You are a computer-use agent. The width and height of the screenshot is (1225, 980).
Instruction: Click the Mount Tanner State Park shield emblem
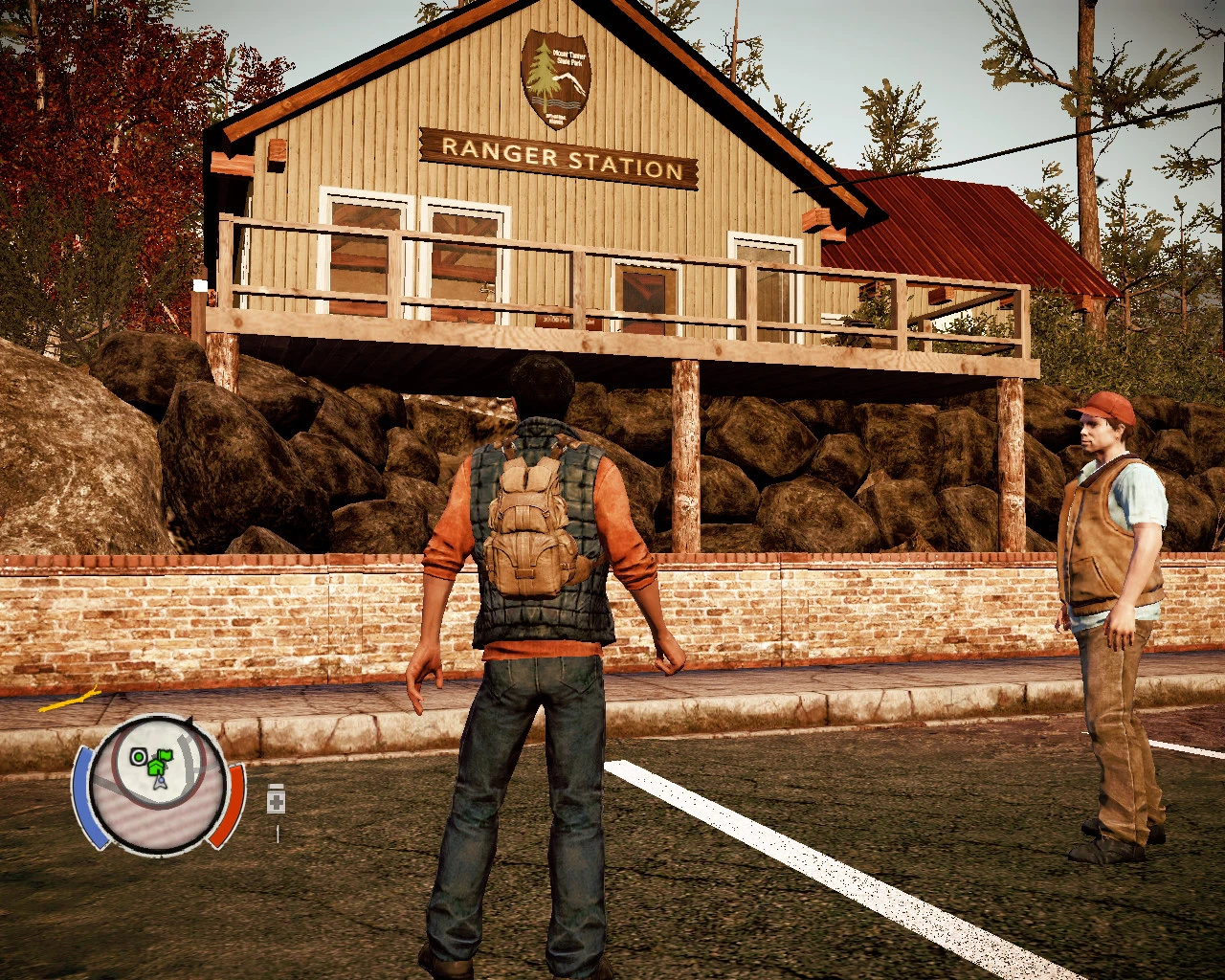coord(558,79)
